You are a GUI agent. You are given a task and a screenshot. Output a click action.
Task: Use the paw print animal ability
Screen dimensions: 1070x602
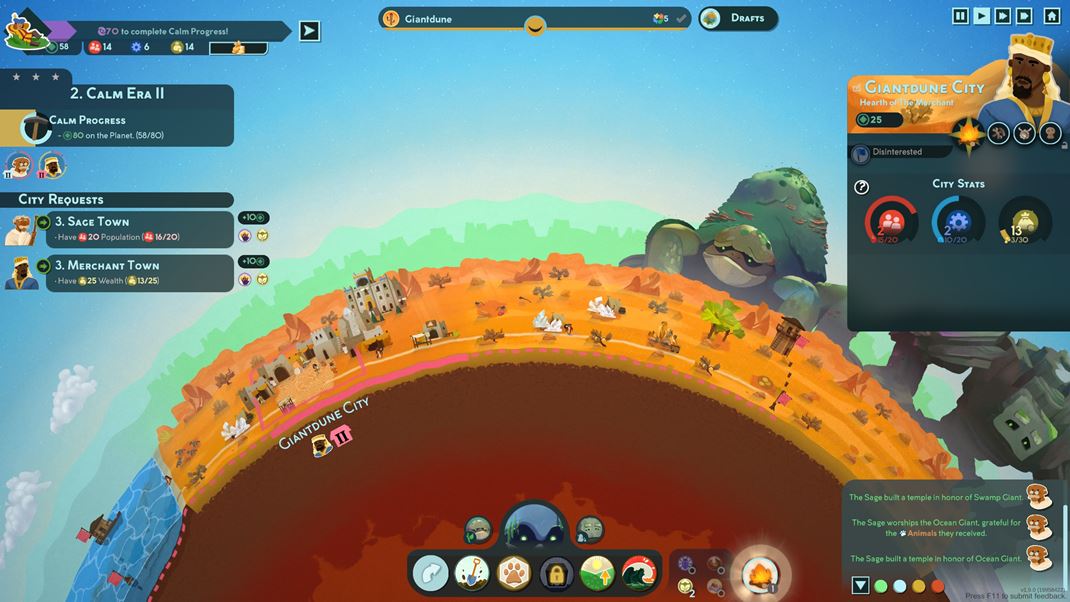pos(514,573)
